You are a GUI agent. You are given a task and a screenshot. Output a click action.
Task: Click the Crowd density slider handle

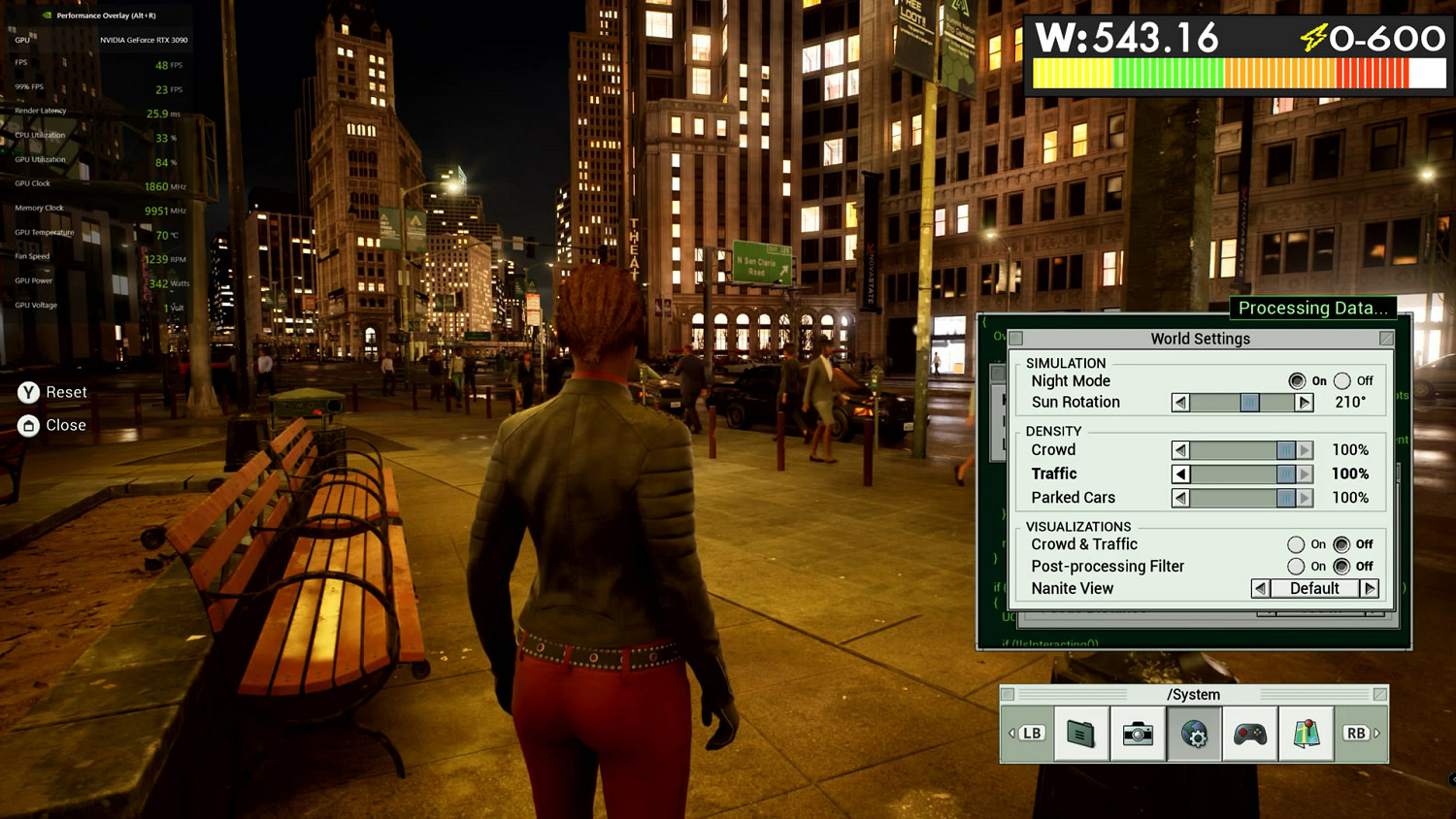tap(1286, 450)
